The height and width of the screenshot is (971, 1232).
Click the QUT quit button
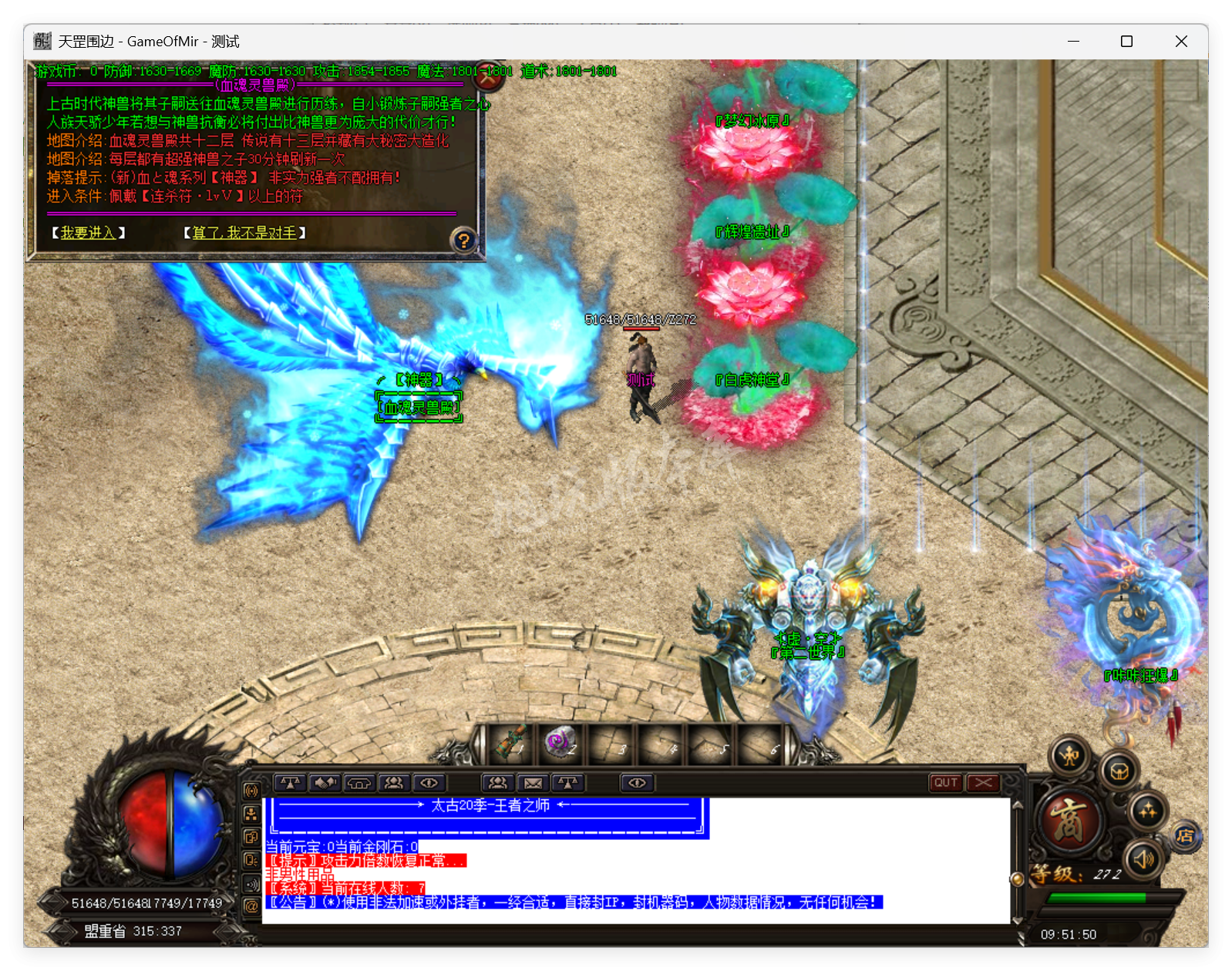(946, 783)
